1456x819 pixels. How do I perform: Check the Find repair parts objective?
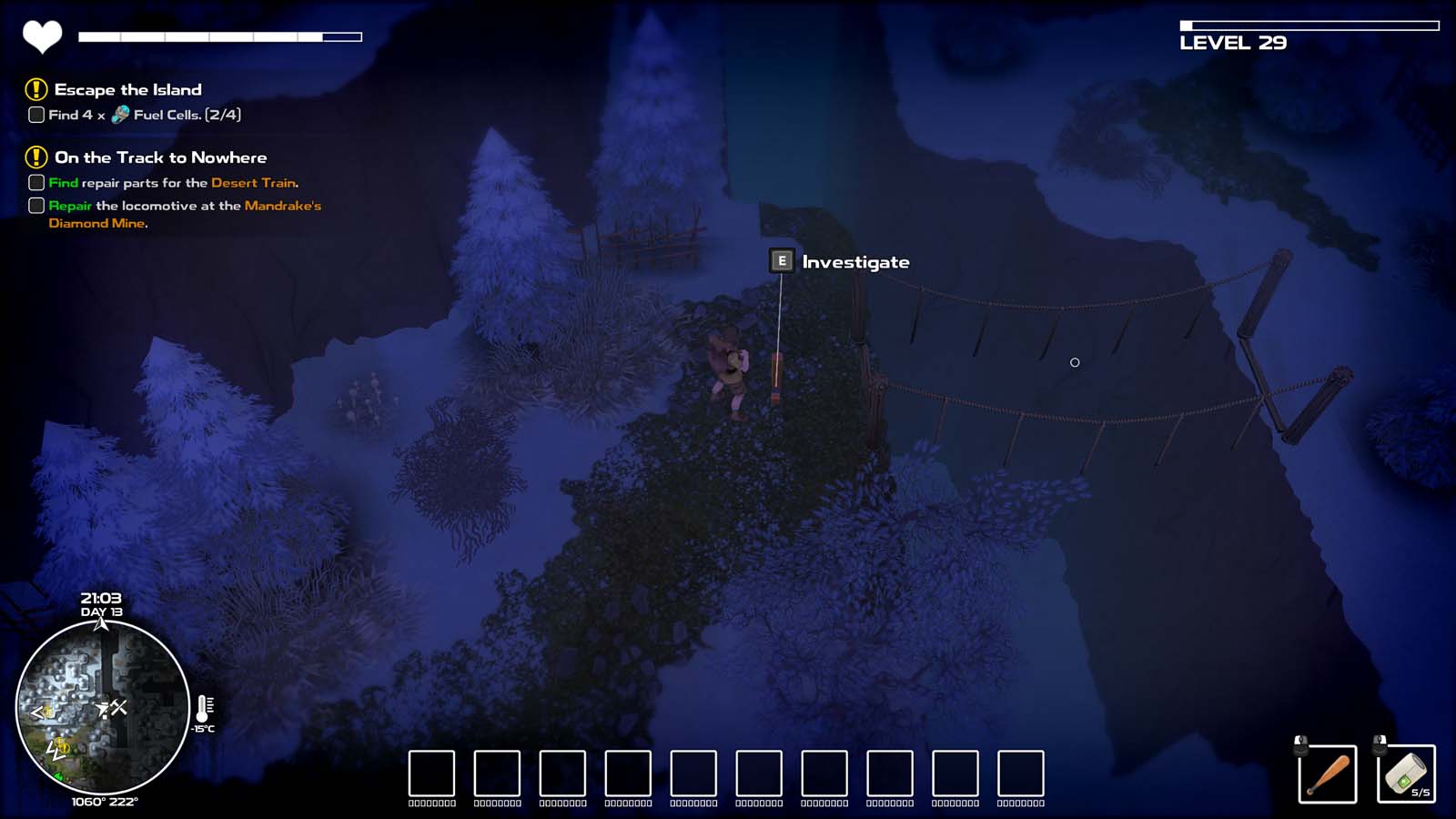(x=36, y=182)
